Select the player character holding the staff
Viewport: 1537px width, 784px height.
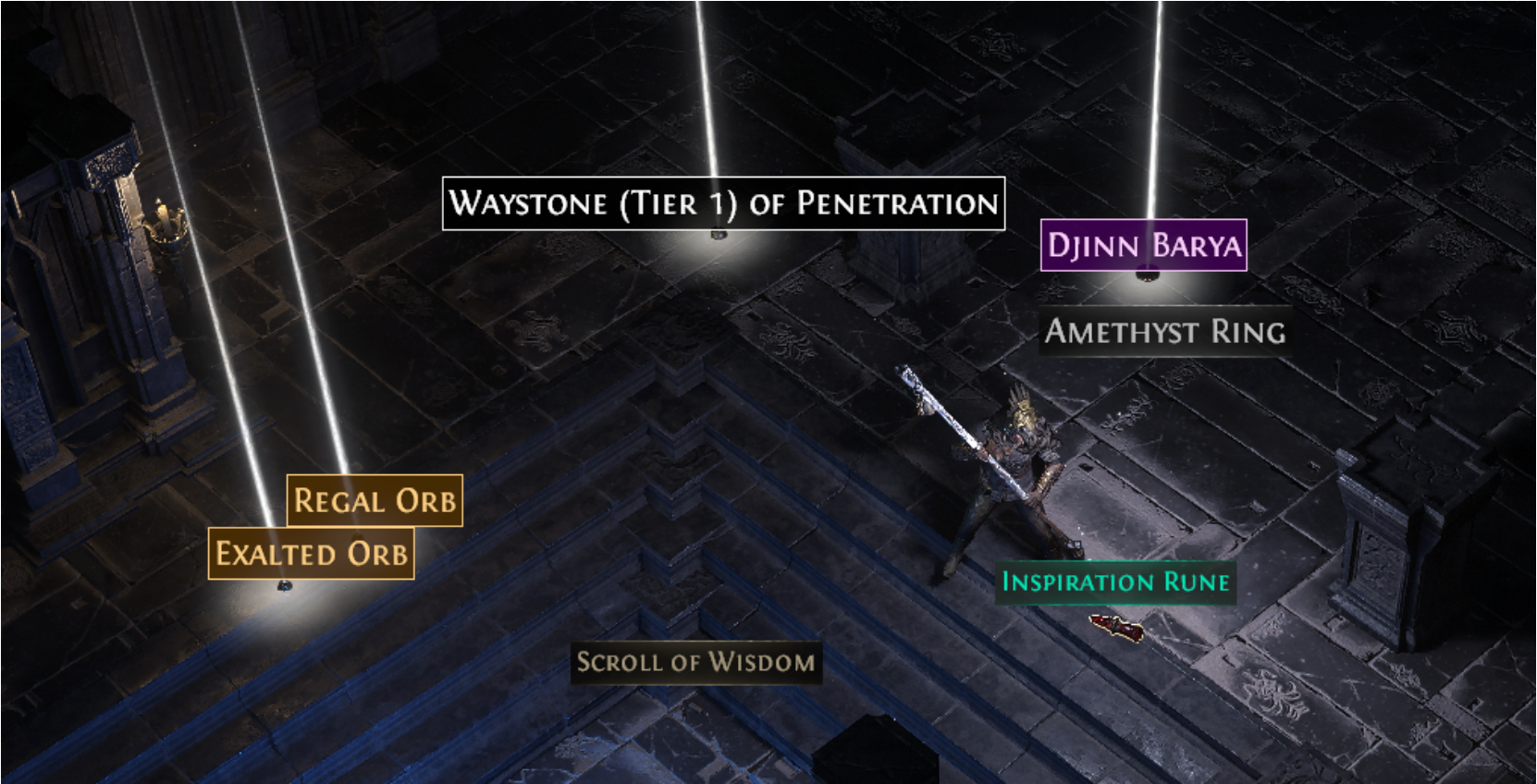[x=1013, y=453]
